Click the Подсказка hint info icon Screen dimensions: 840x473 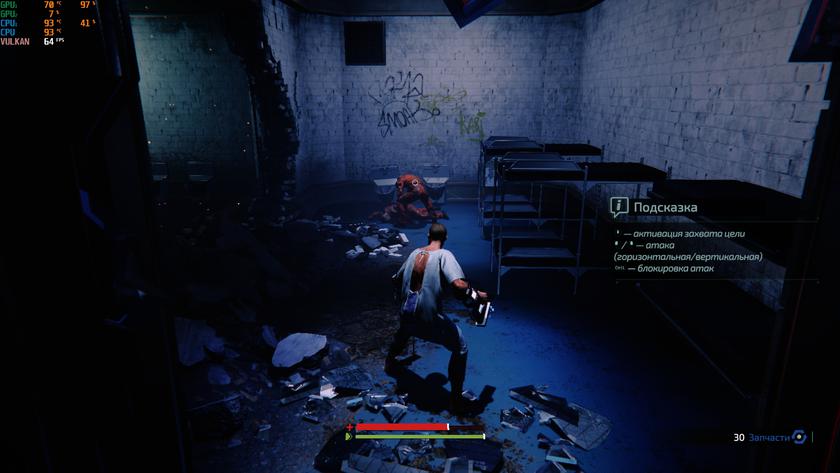coord(619,207)
